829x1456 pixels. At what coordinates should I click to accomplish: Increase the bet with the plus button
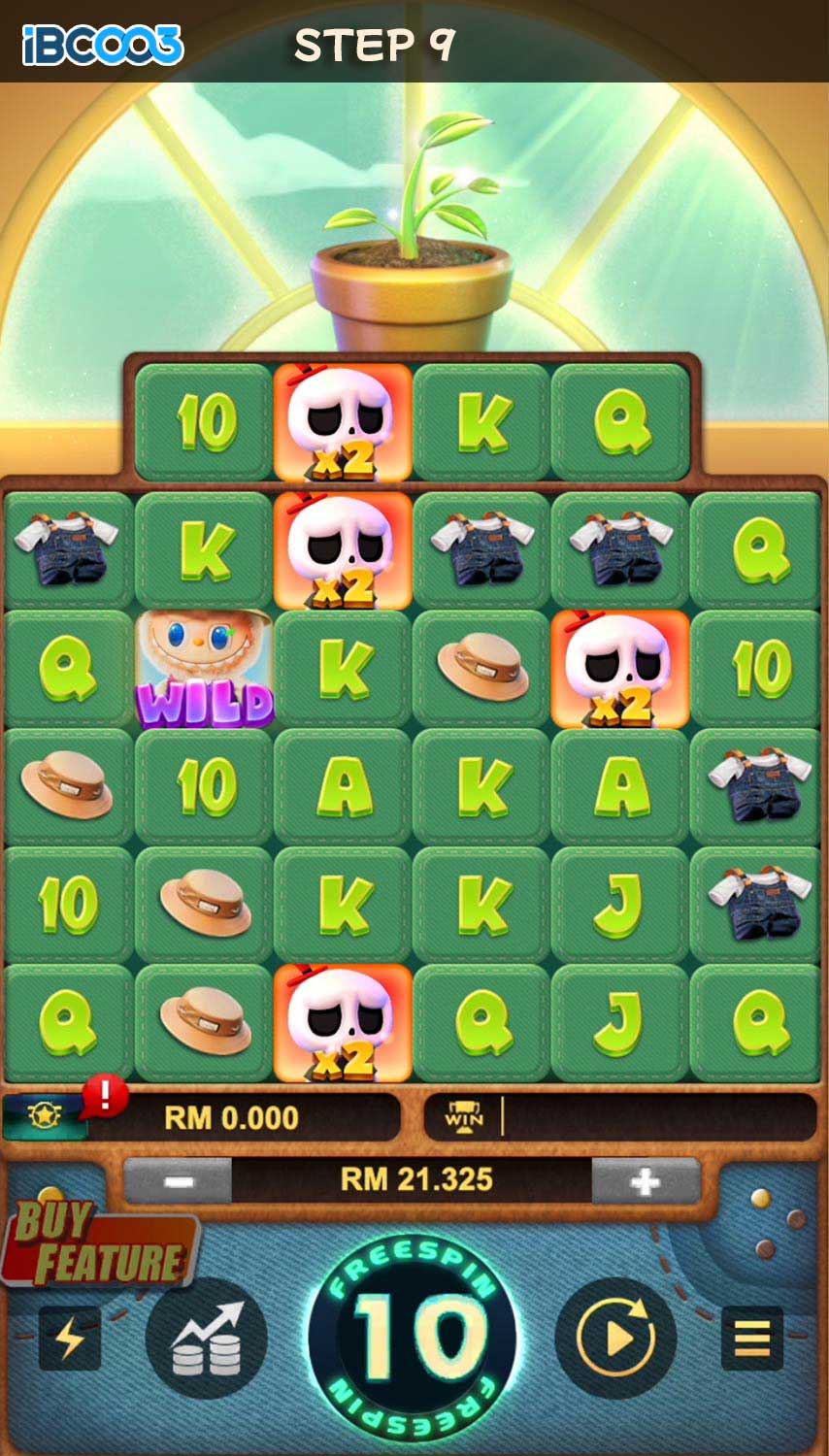coord(645,1181)
